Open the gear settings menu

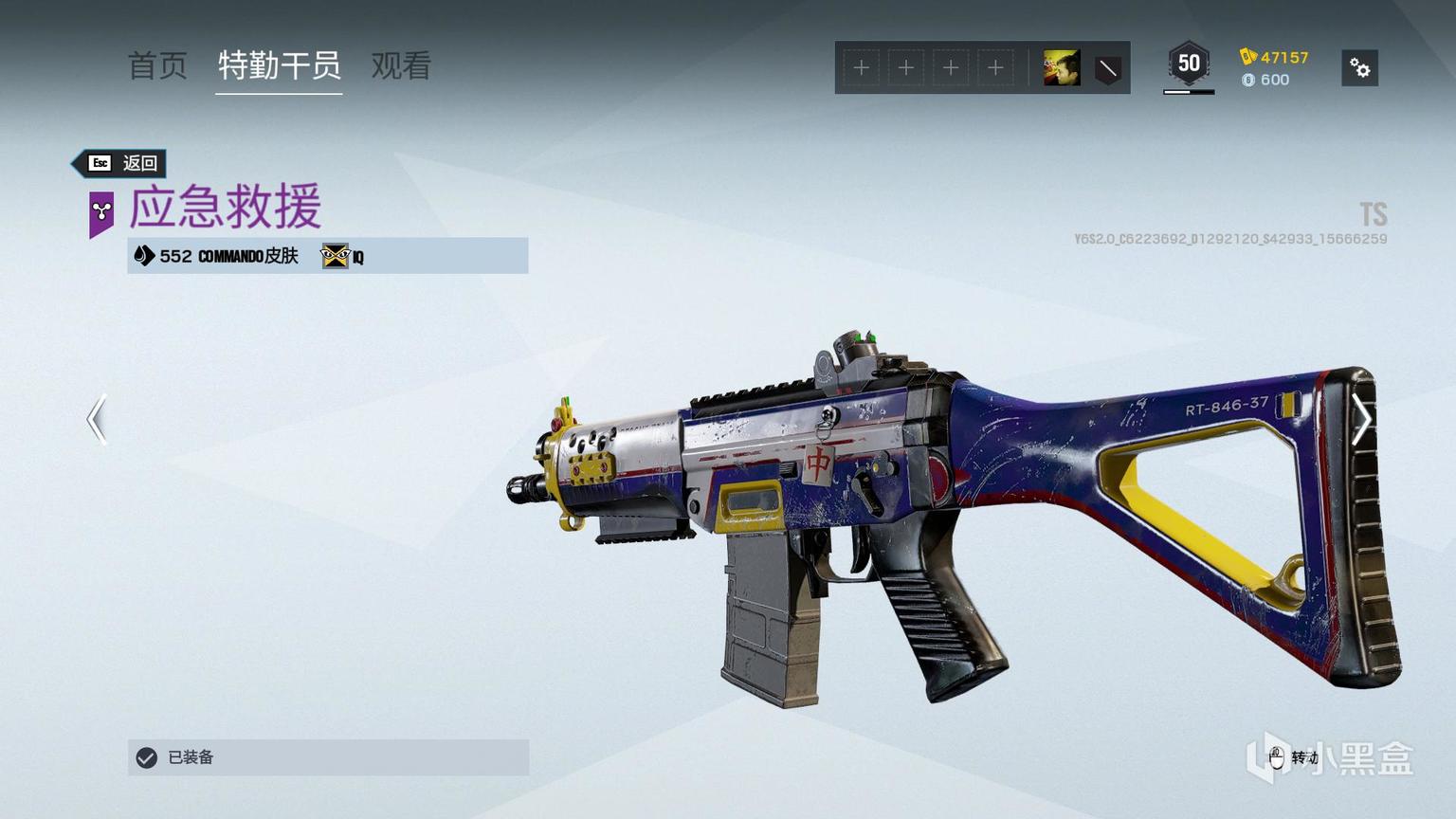(1359, 68)
